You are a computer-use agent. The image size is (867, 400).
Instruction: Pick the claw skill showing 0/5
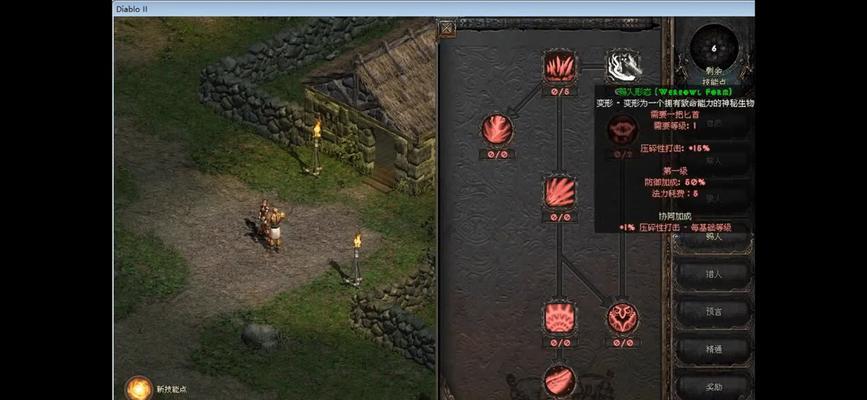pyautogui.click(x=560, y=66)
